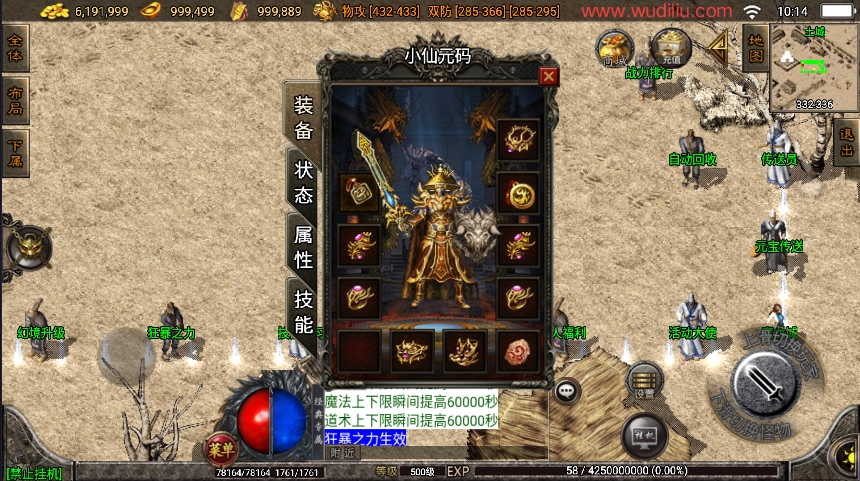Choose the 下属 subordinates button
Screen dimensions: 860x481
pos(15,153)
